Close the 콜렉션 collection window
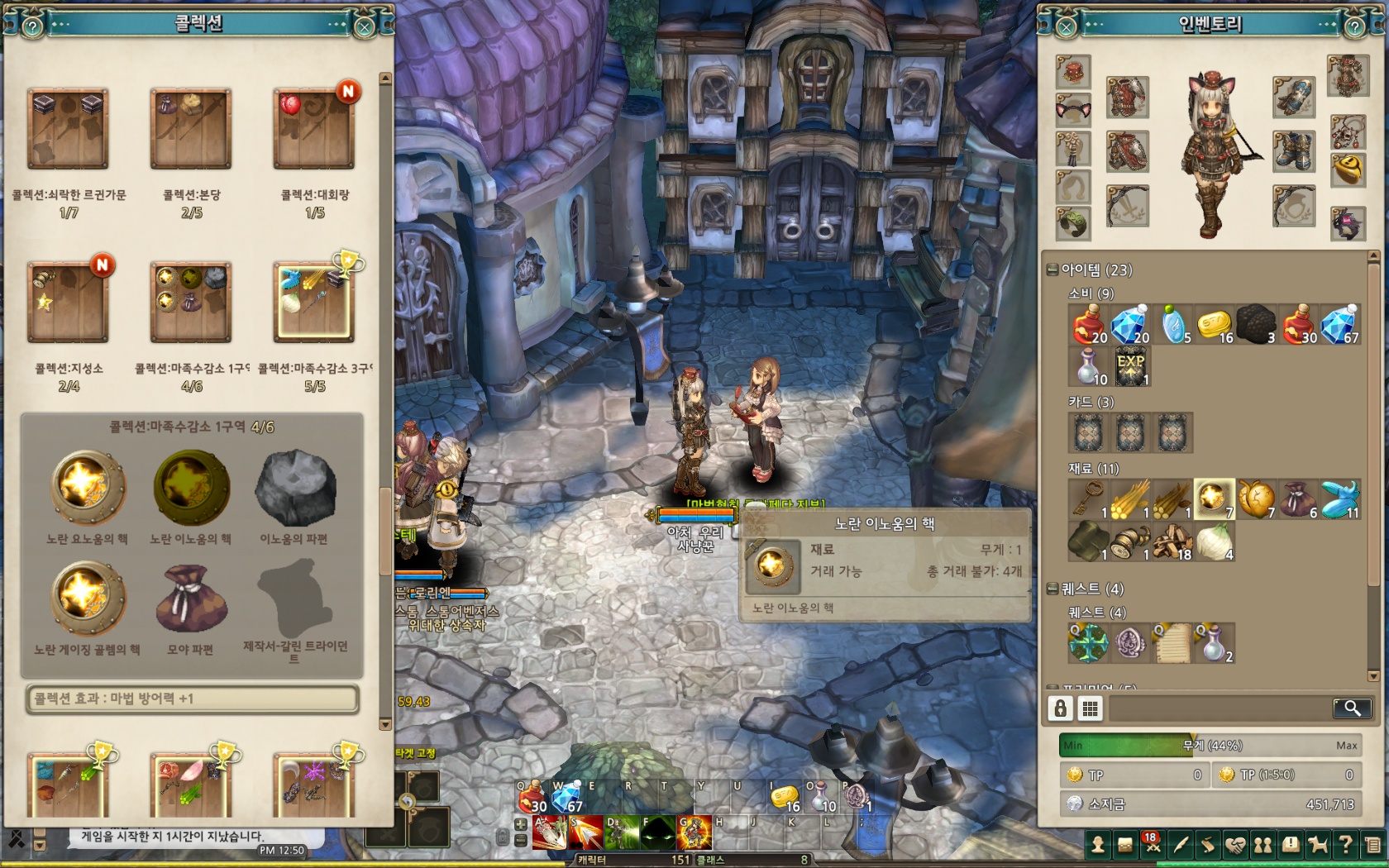 coord(365,27)
